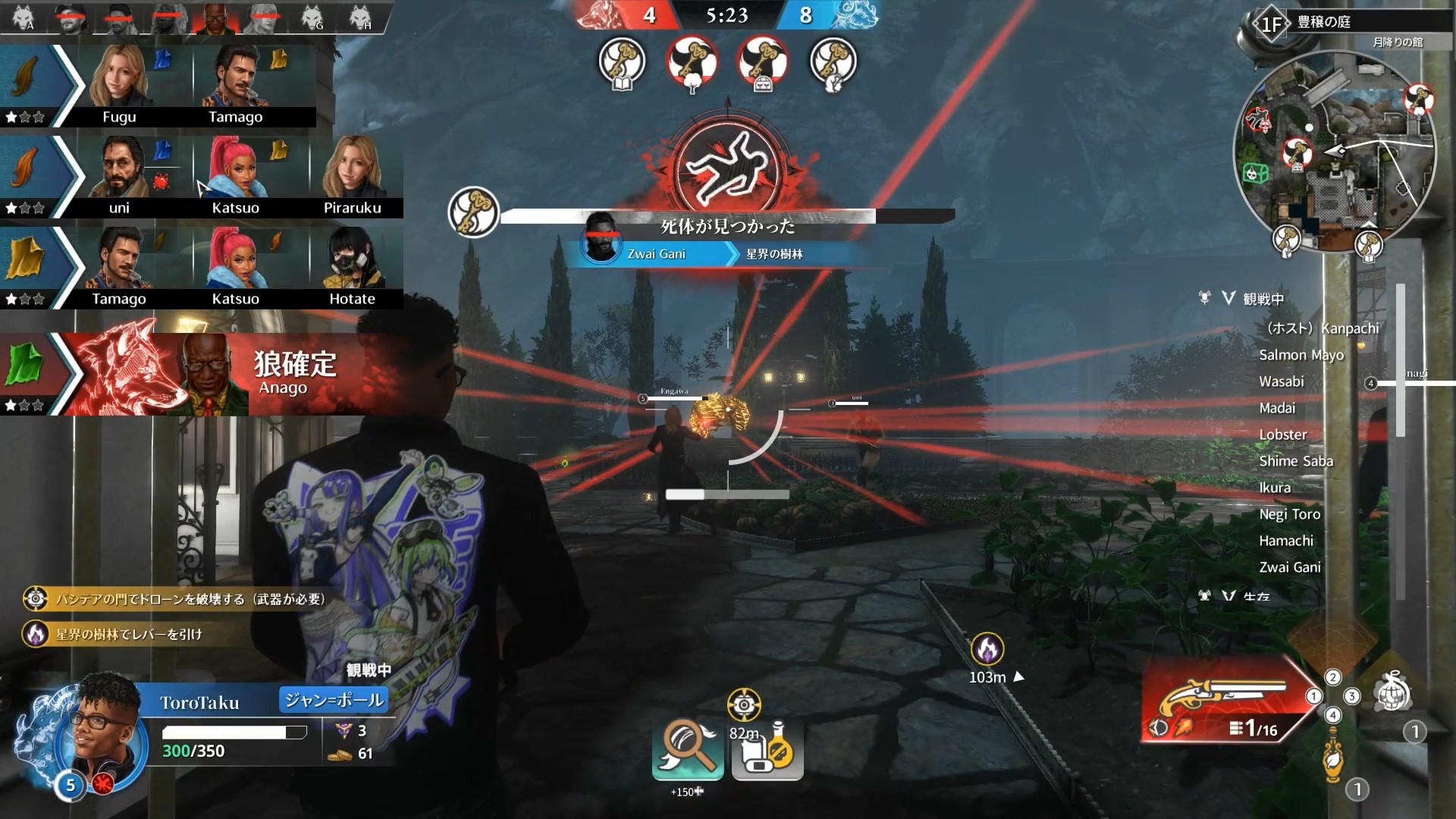Select the grenade bag item slot
Image resolution: width=1456 pixels, height=819 pixels.
[x=1394, y=695]
